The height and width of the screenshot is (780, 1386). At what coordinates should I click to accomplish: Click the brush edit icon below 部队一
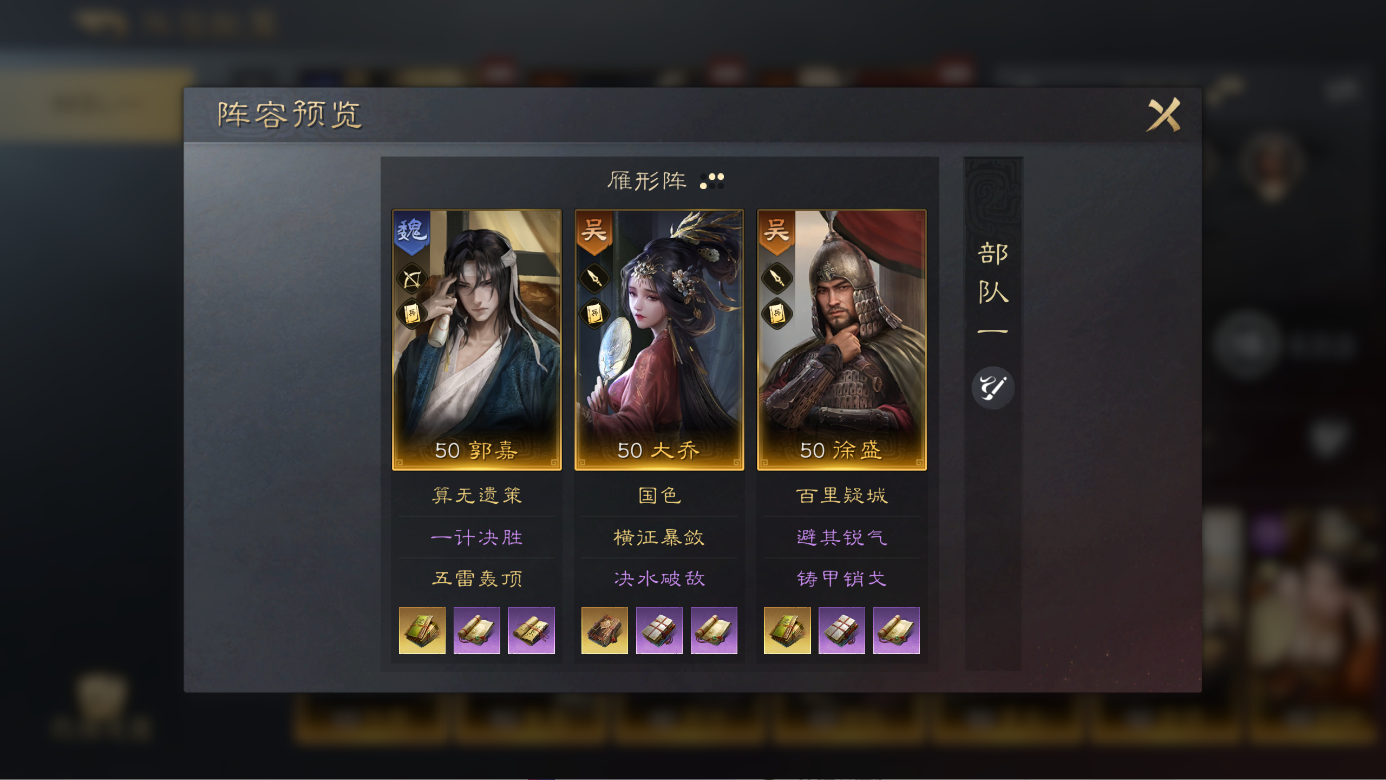tap(991, 387)
